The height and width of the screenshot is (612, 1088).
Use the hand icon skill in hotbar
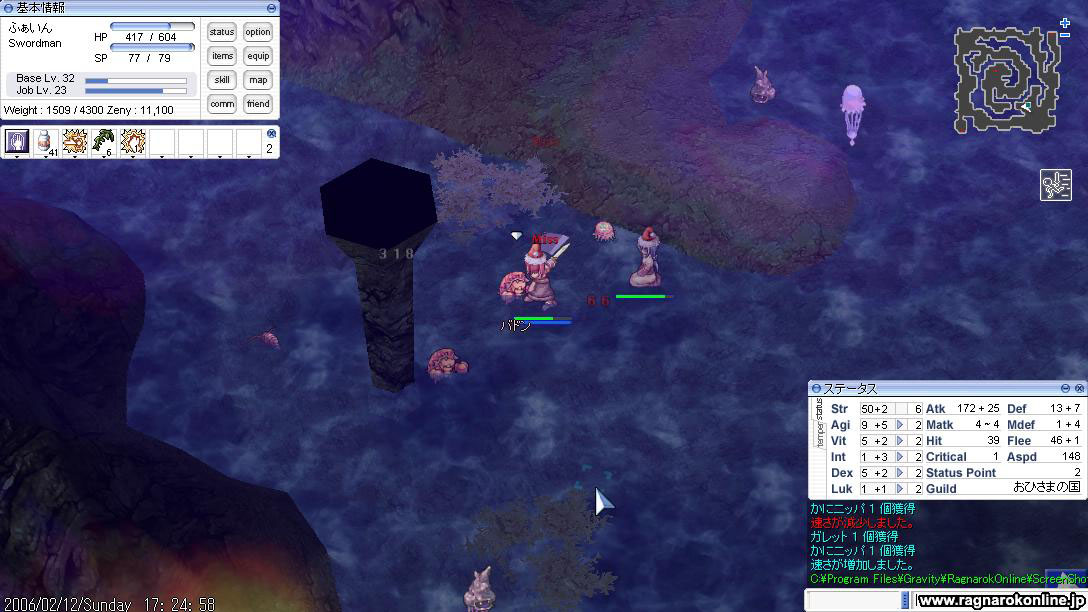(16, 142)
